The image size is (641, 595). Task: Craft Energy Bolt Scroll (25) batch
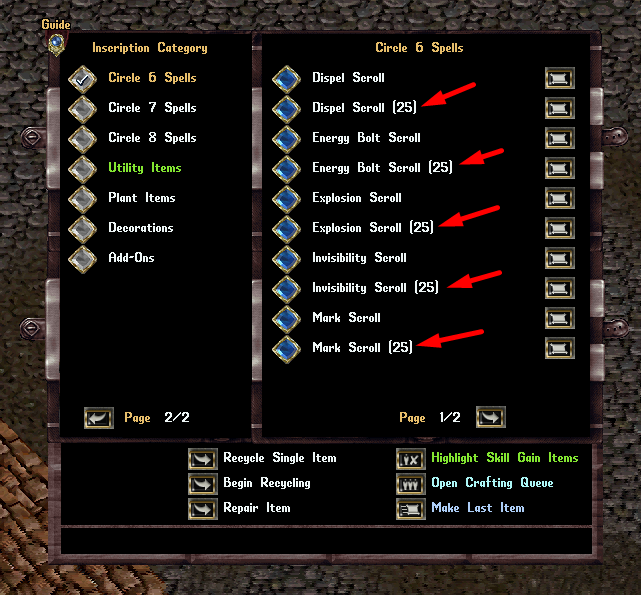point(286,168)
